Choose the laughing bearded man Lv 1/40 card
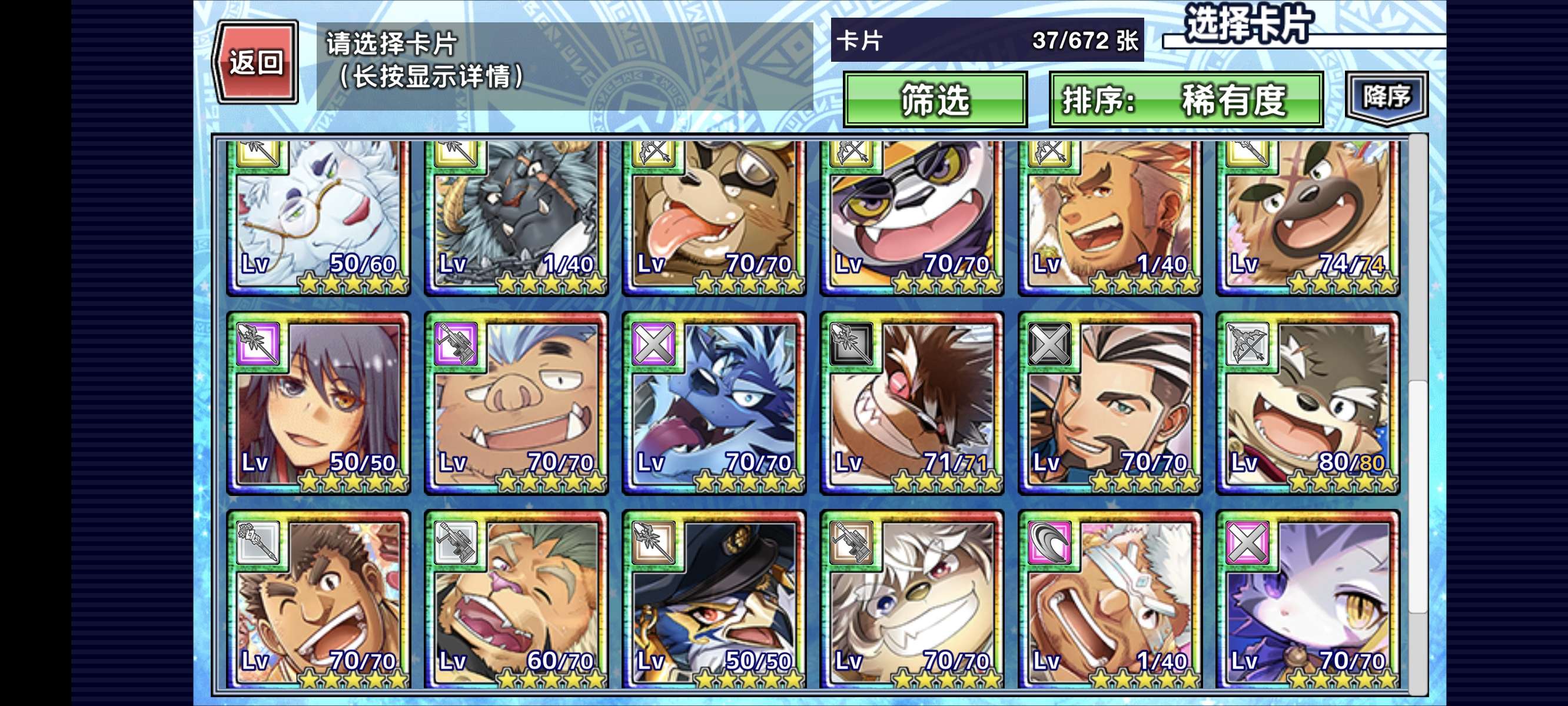Image resolution: width=1568 pixels, height=706 pixels. [1109, 216]
